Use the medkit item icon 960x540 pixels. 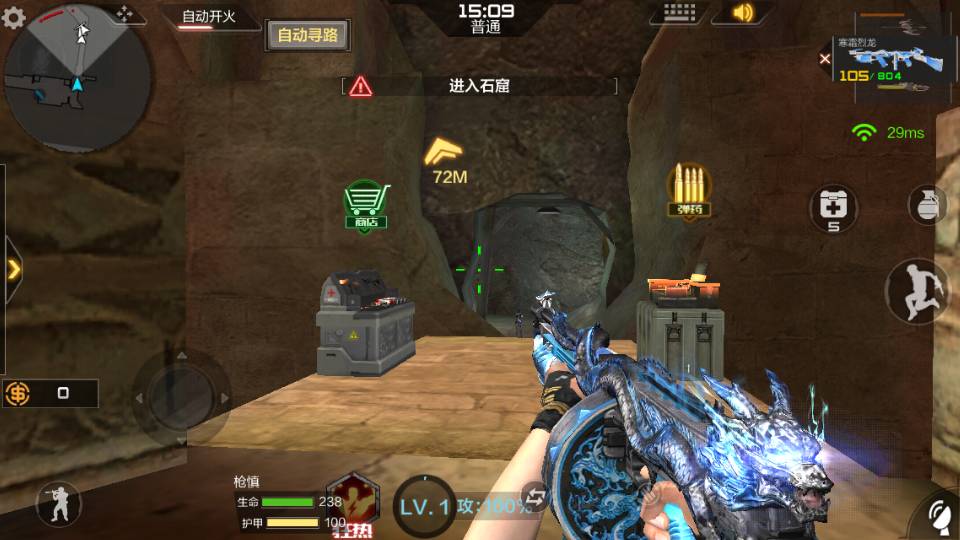[x=833, y=207]
